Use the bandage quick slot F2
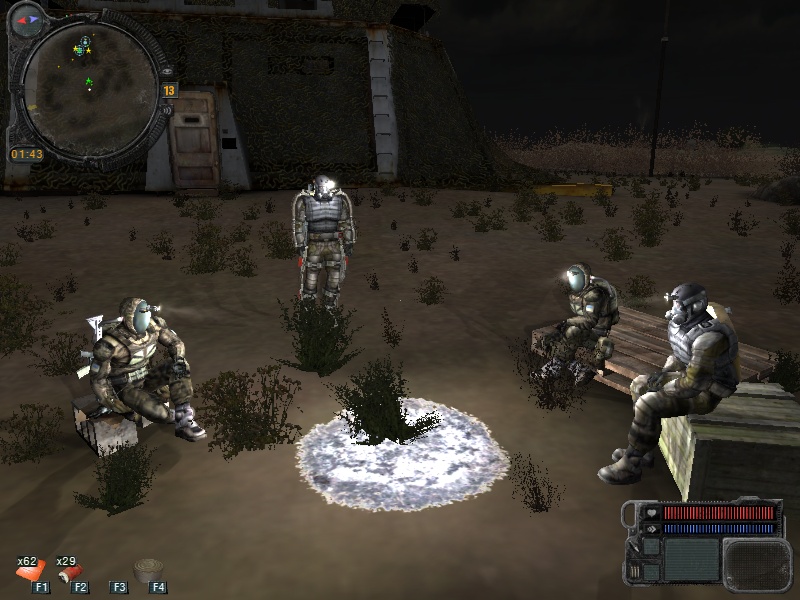 (x=72, y=573)
